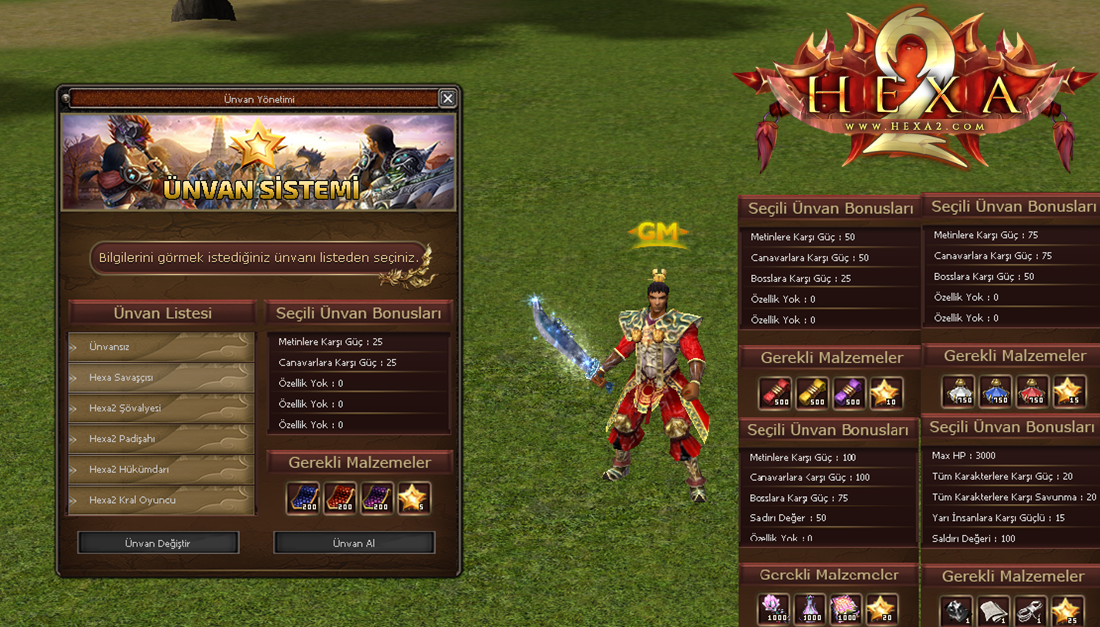This screenshot has width=1100, height=627.
Task: Click the blue scroll material in the title window
Action: pos(303,498)
